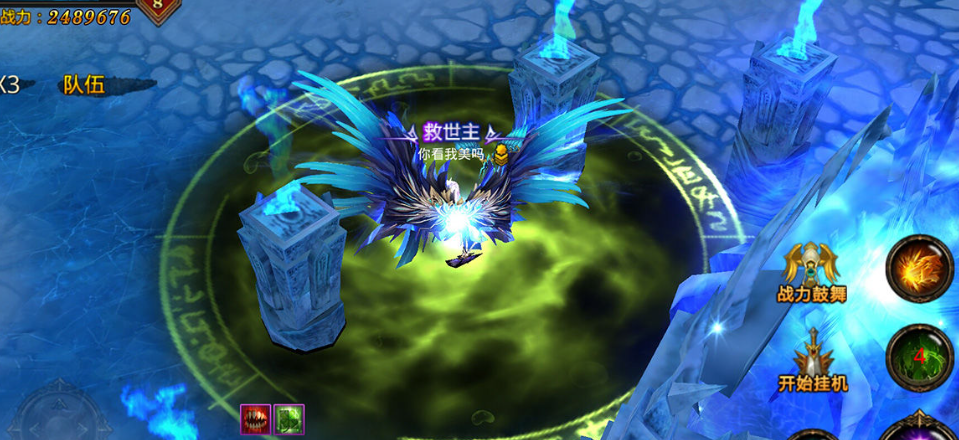
Task: Cast the orange fire burst skill
Action: 920,268
